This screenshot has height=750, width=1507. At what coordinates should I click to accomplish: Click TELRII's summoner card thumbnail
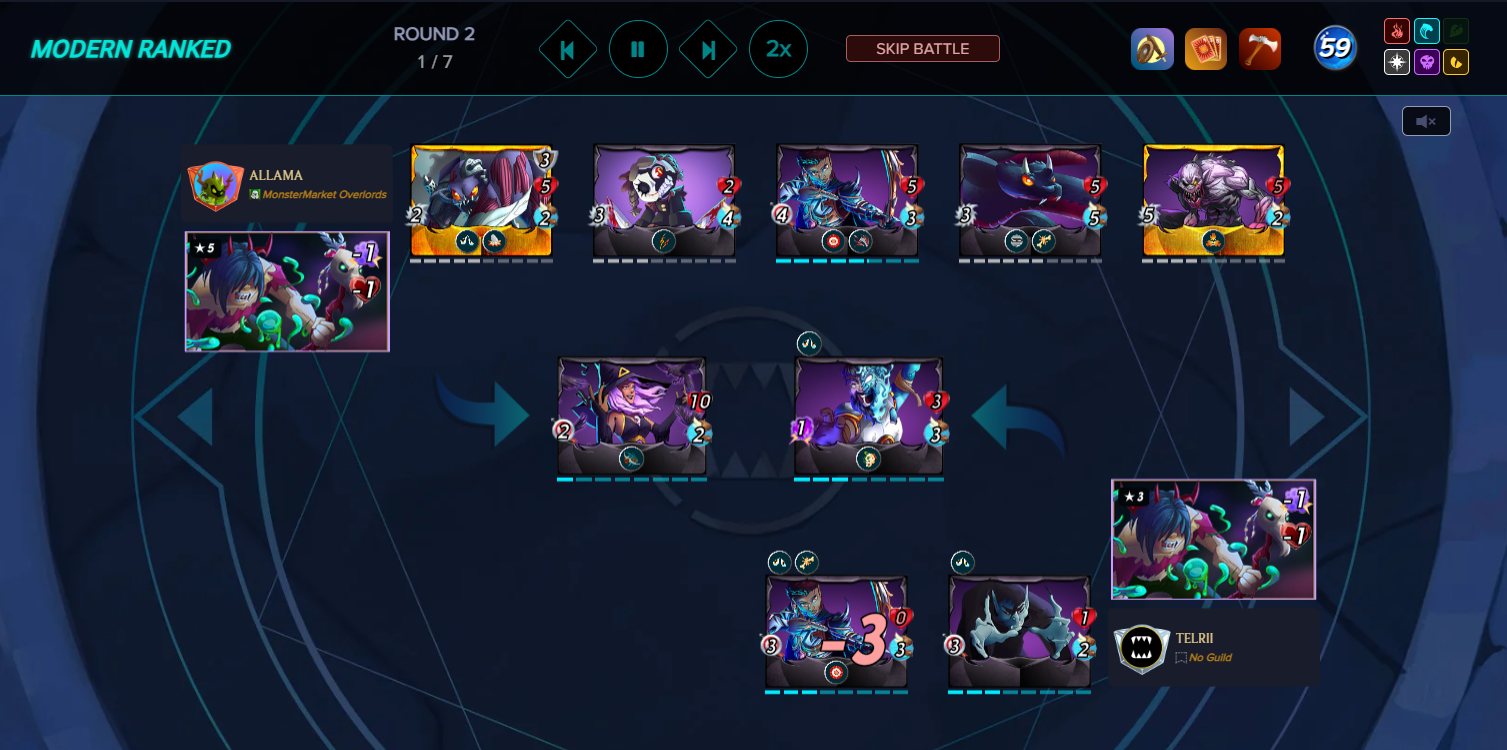[1213, 538]
